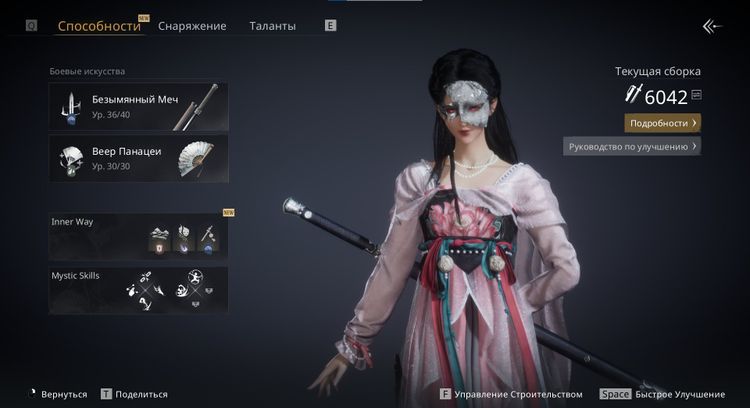Open the Mystic Skills panel
This screenshot has width=750, height=408.
point(138,288)
